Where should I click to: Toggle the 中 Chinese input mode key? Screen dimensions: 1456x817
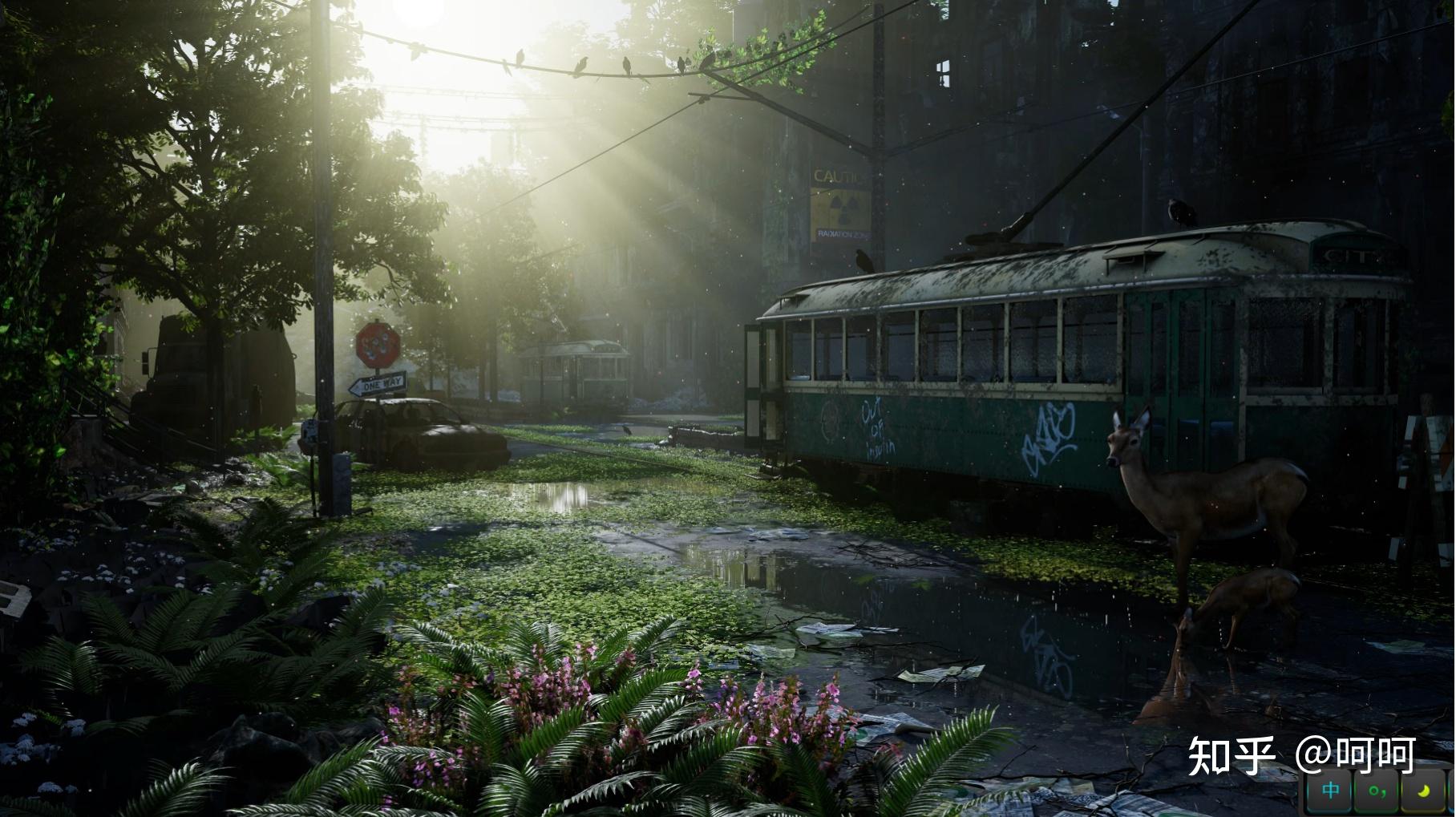[x=1332, y=791]
